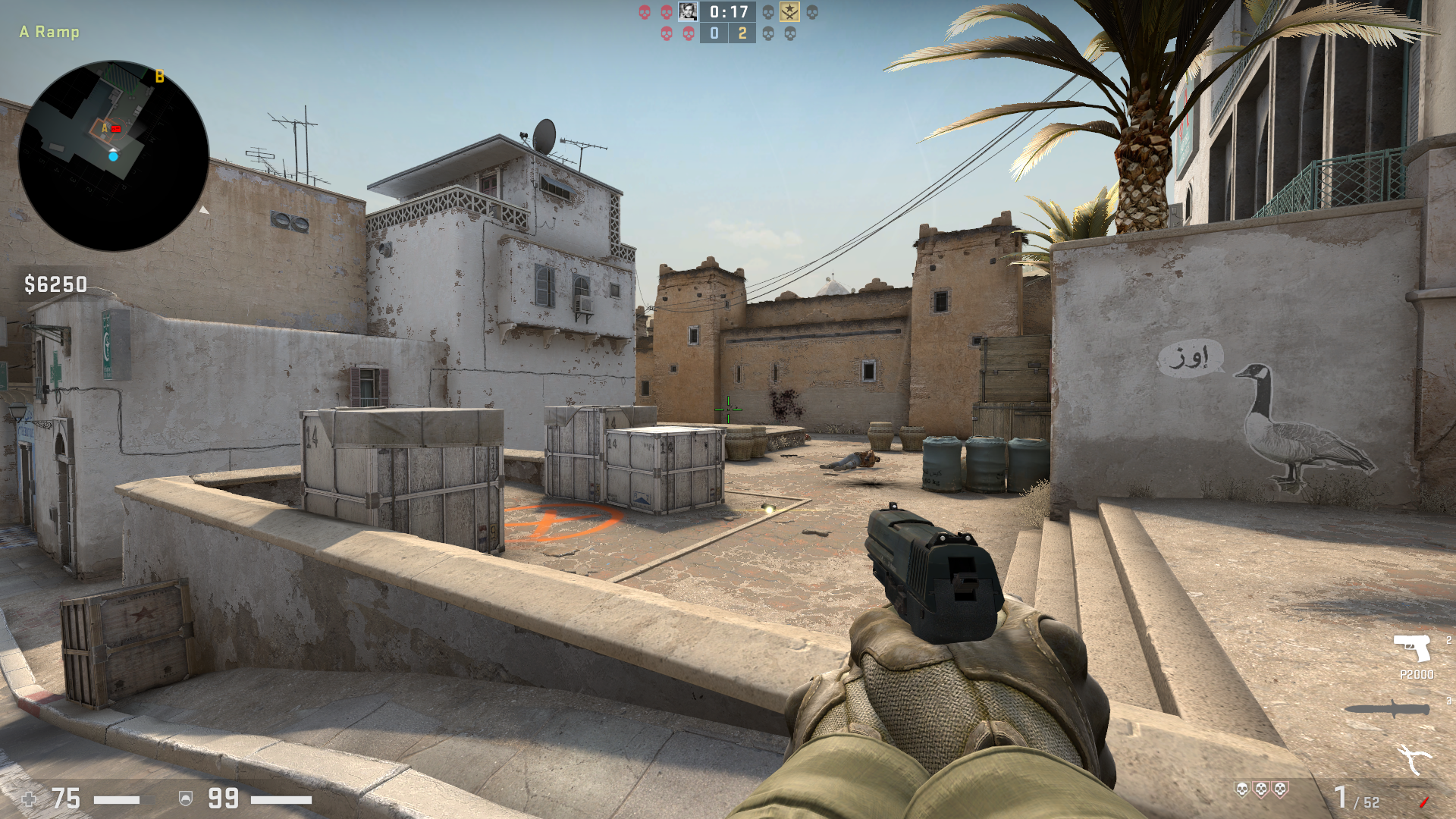Click the A Ramp location label

click(49, 33)
